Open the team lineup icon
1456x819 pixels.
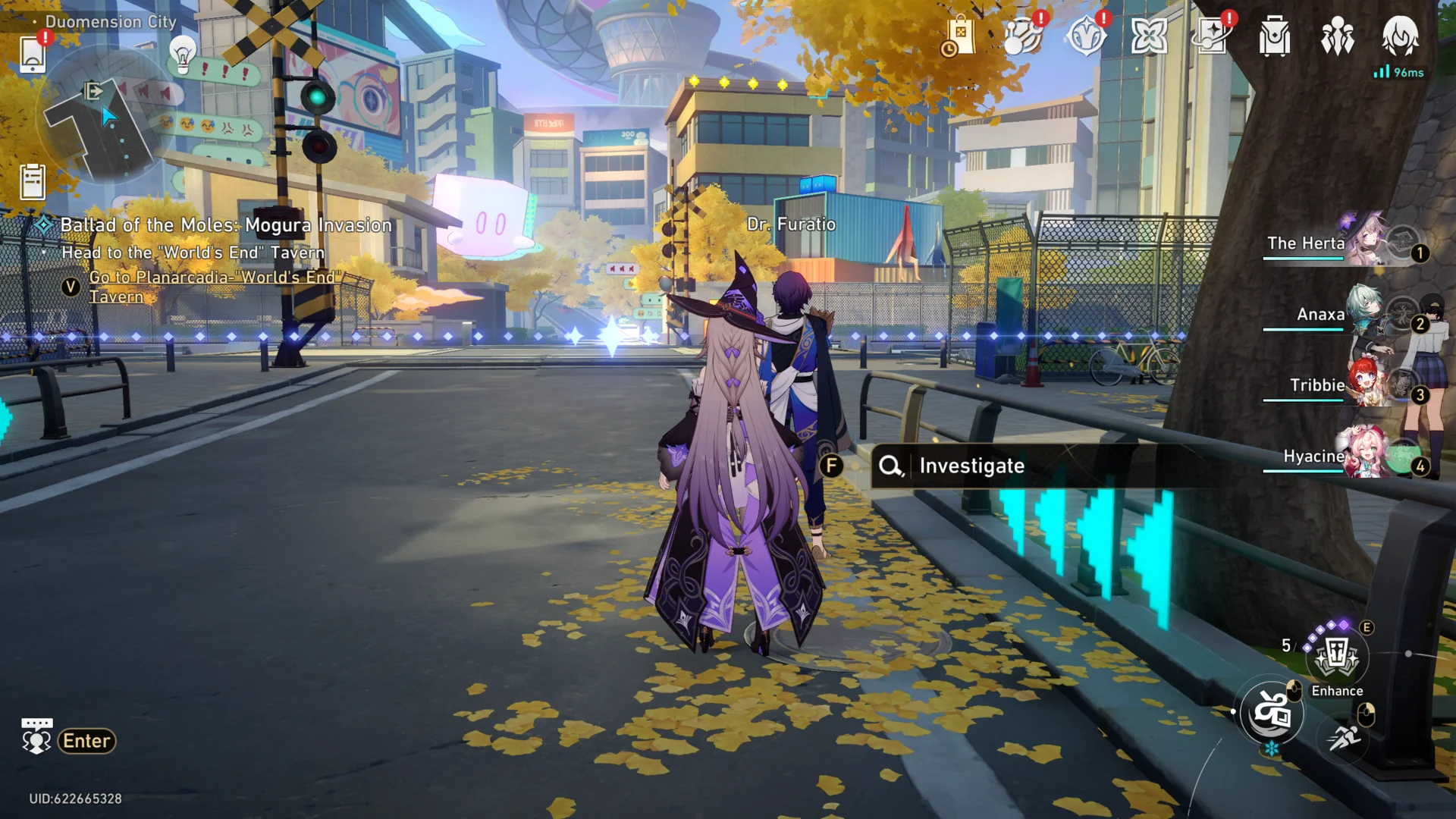pyautogui.click(x=1338, y=36)
